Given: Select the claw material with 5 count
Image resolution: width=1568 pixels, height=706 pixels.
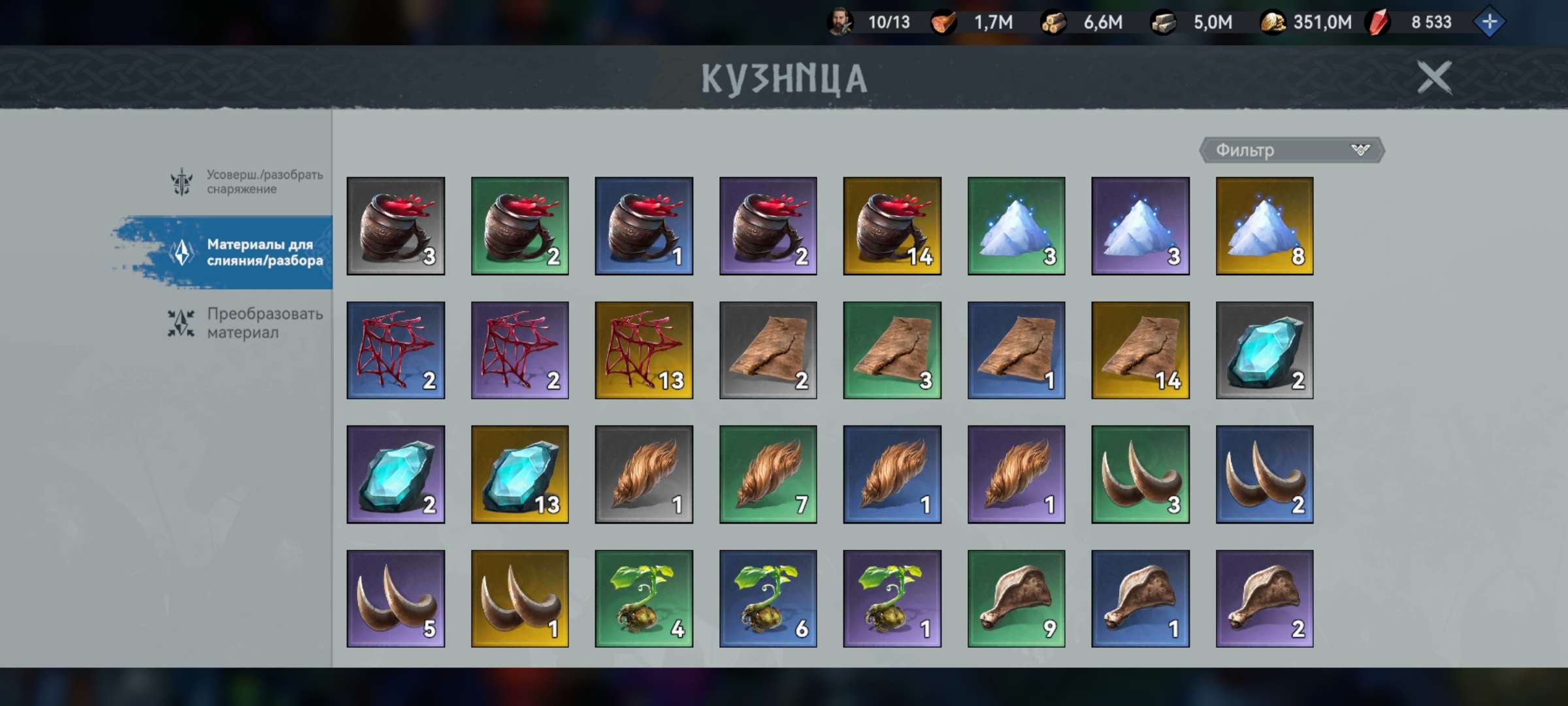Looking at the screenshot, I should (396, 597).
